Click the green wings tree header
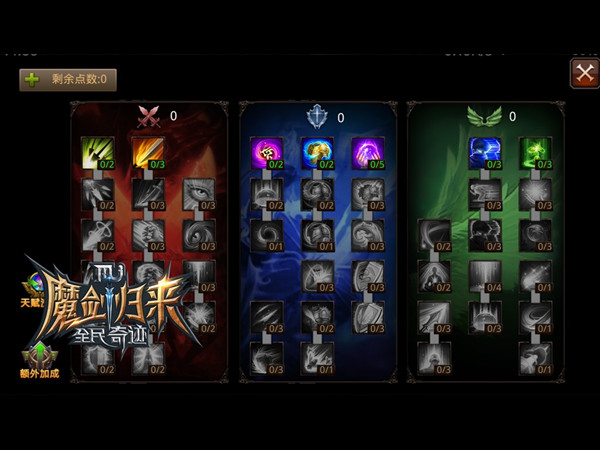This screenshot has height=450, width=600. (x=484, y=117)
